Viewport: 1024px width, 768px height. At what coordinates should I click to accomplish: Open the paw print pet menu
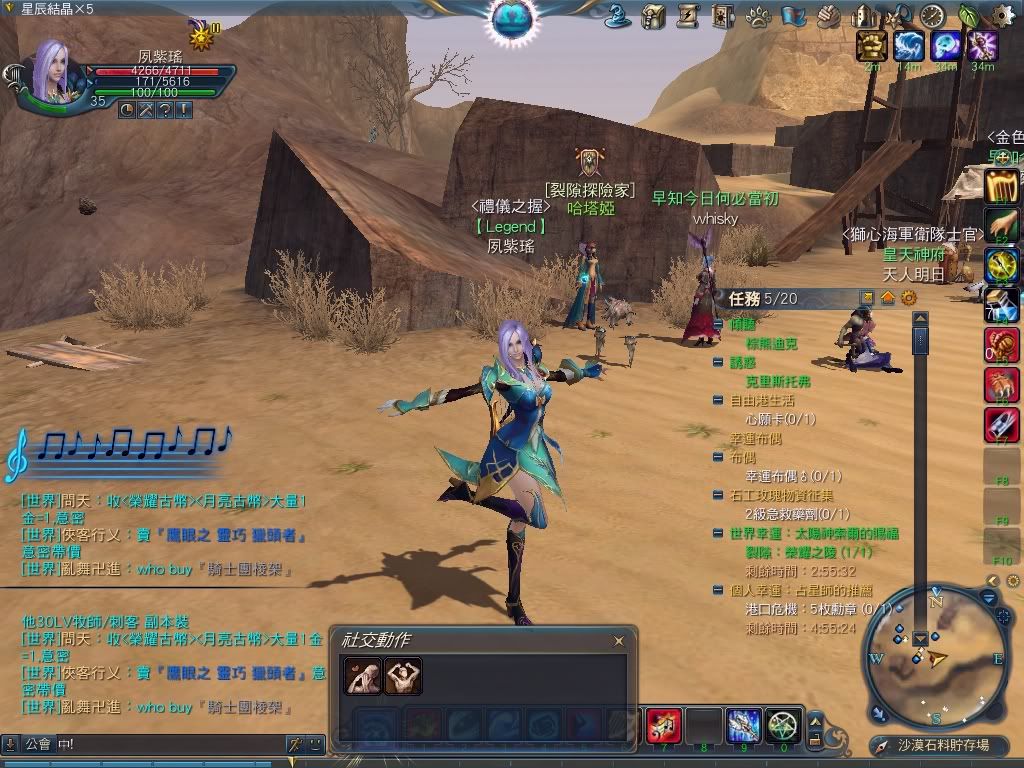click(760, 16)
